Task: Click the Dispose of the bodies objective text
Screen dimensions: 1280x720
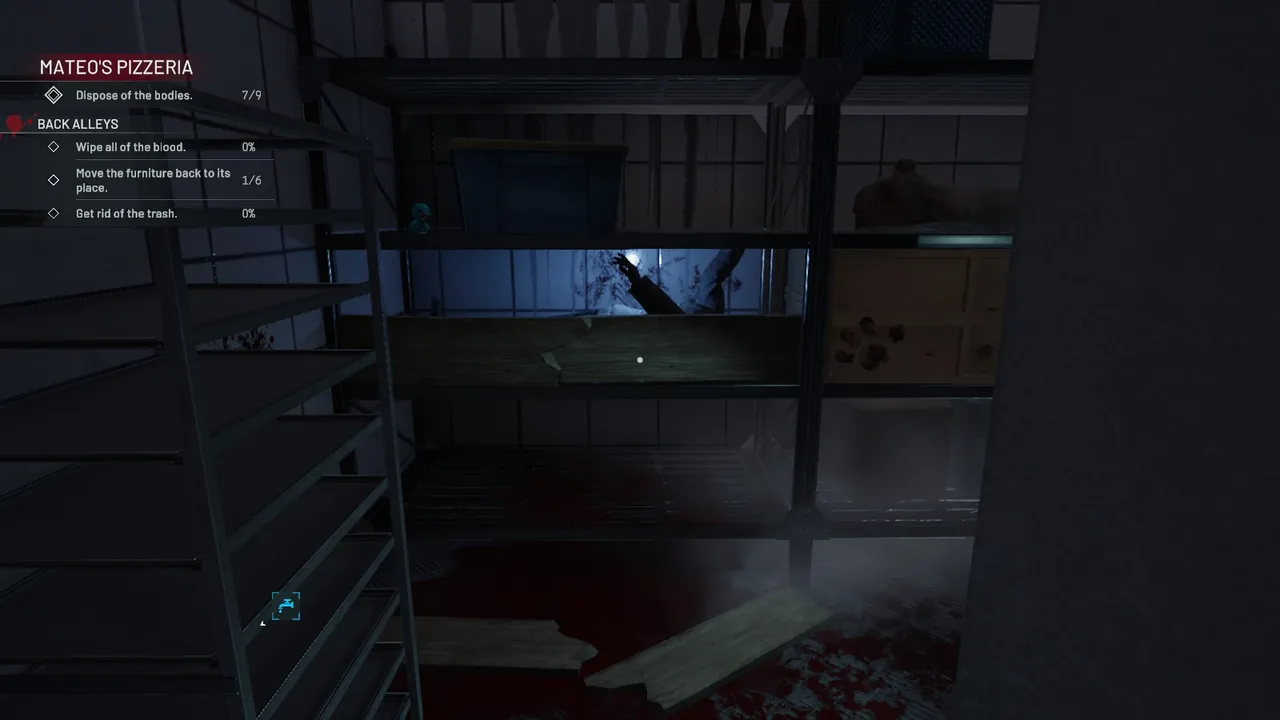Action: tap(134, 94)
